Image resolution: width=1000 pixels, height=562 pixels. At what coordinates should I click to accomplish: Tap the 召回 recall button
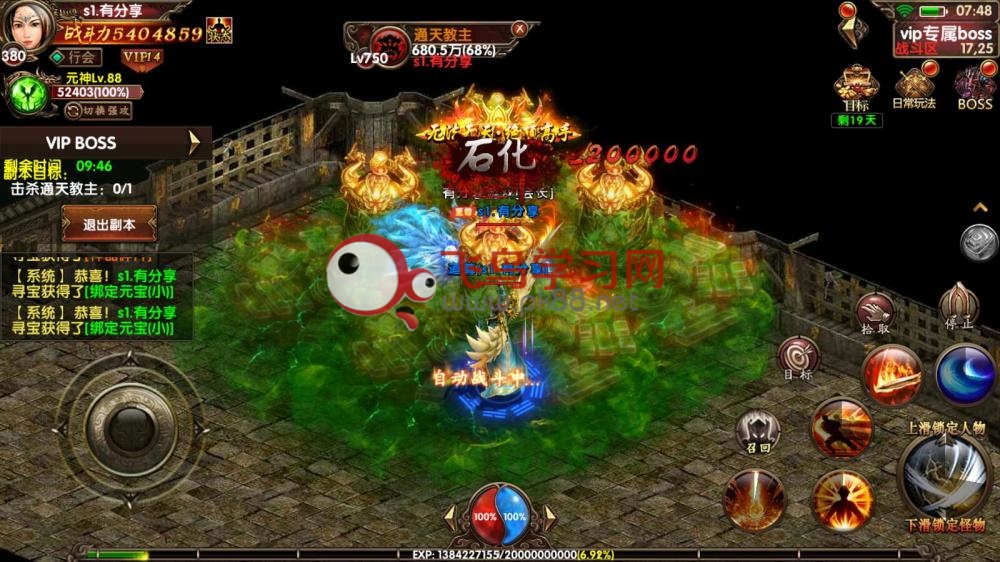(x=757, y=431)
